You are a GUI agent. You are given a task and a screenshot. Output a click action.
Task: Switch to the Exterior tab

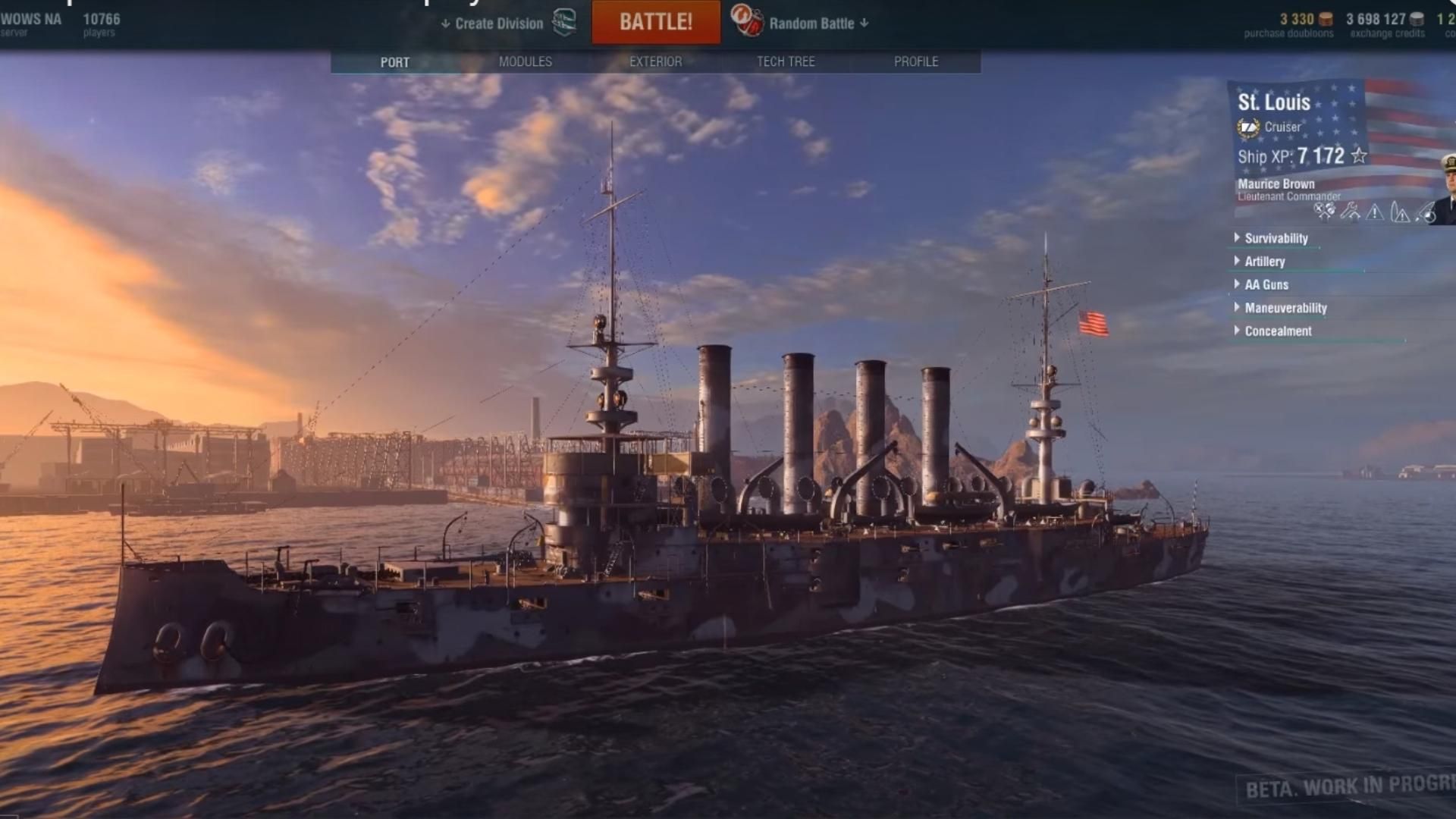tap(655, 61)
